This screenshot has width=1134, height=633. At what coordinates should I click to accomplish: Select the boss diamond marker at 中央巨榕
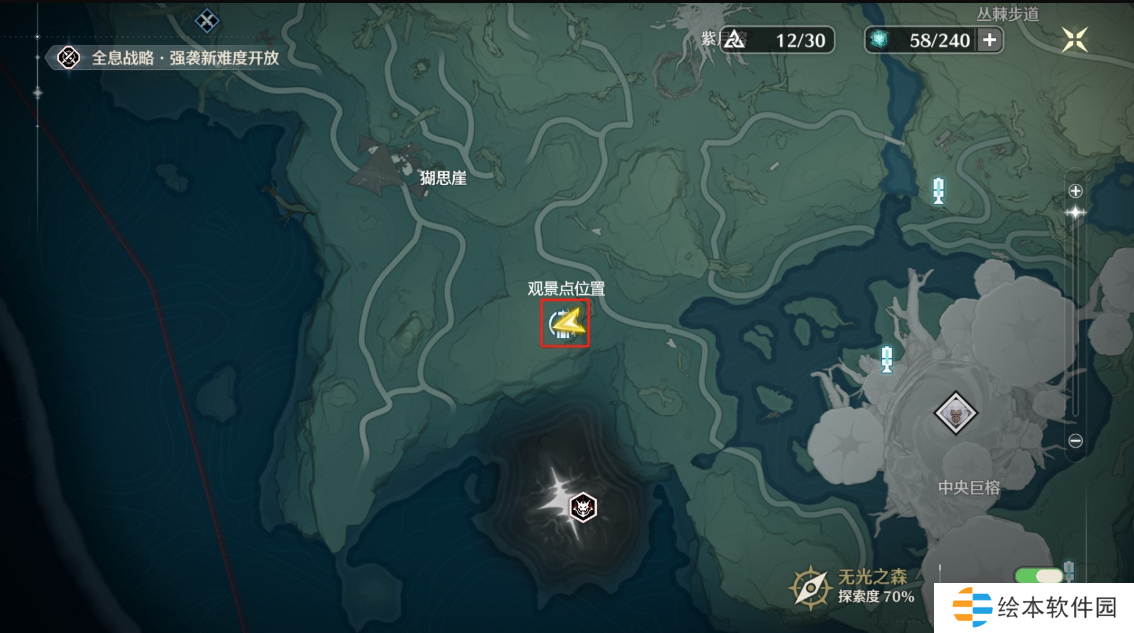tap(956, 411)
